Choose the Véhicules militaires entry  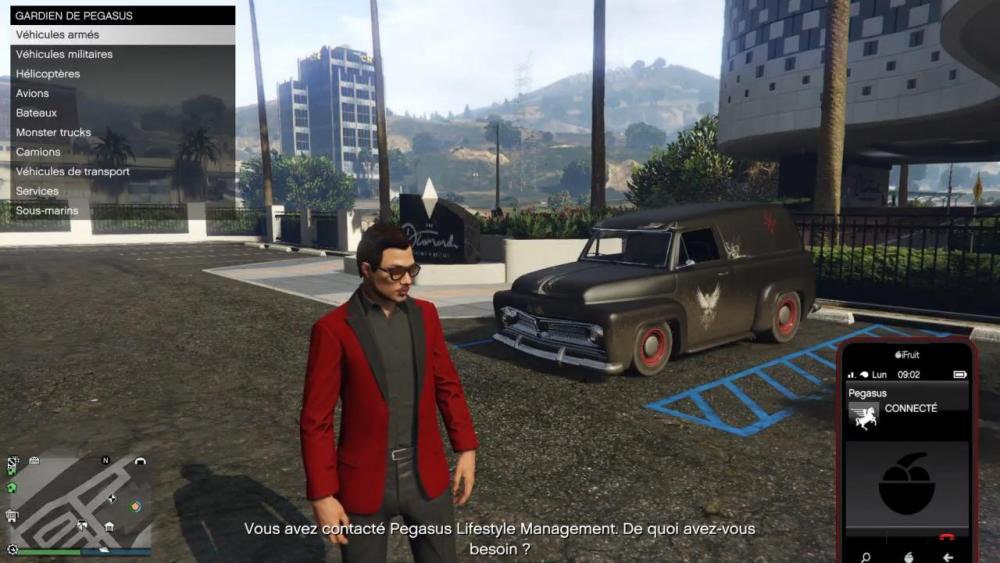click(x=122, y=54)
